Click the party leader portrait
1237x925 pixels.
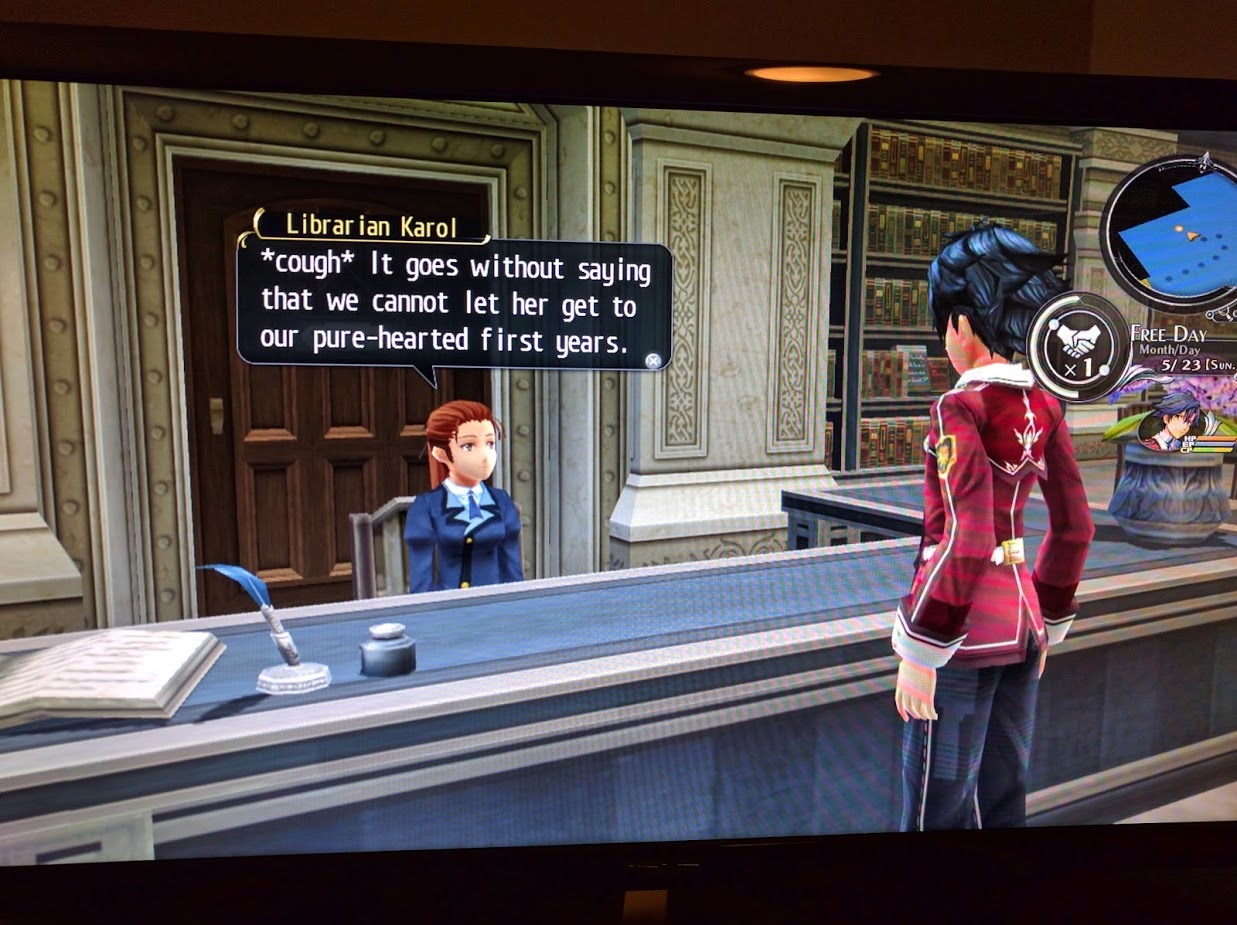(x=1171, y=424)
